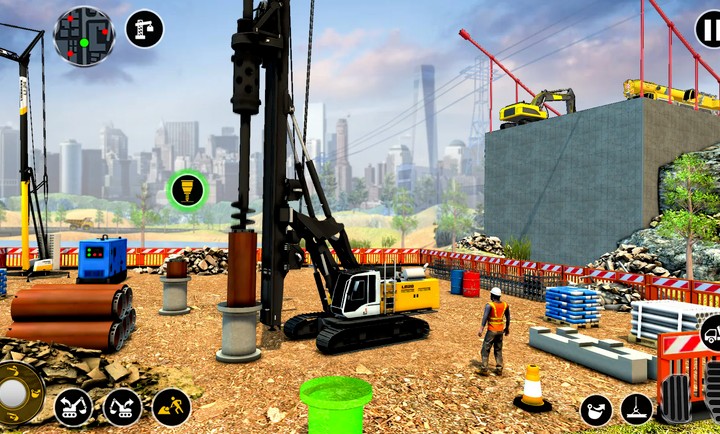Select the glowing green drill marker

pyautogui.click(x=186, y=190)
